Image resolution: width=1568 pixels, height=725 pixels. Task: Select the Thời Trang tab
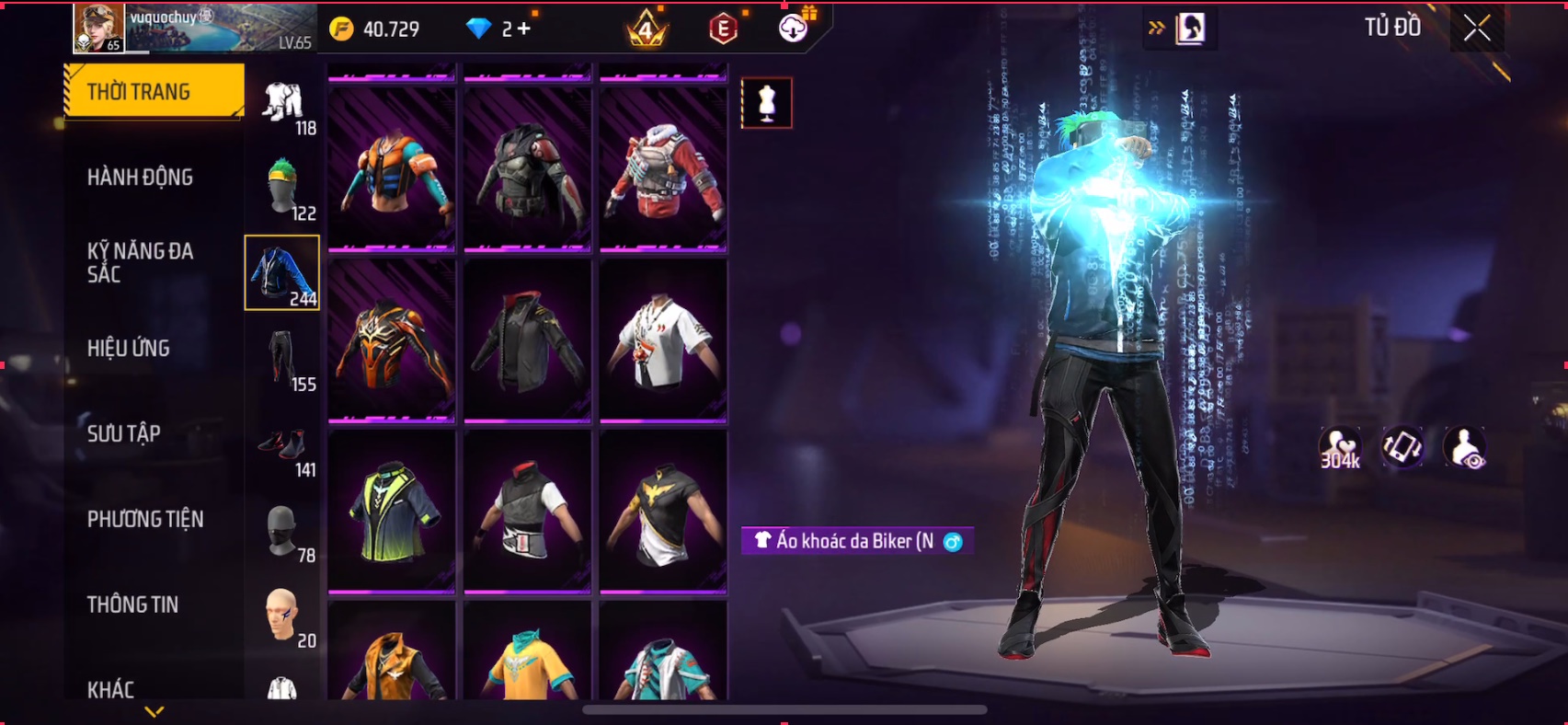click(x=154, y=91)
